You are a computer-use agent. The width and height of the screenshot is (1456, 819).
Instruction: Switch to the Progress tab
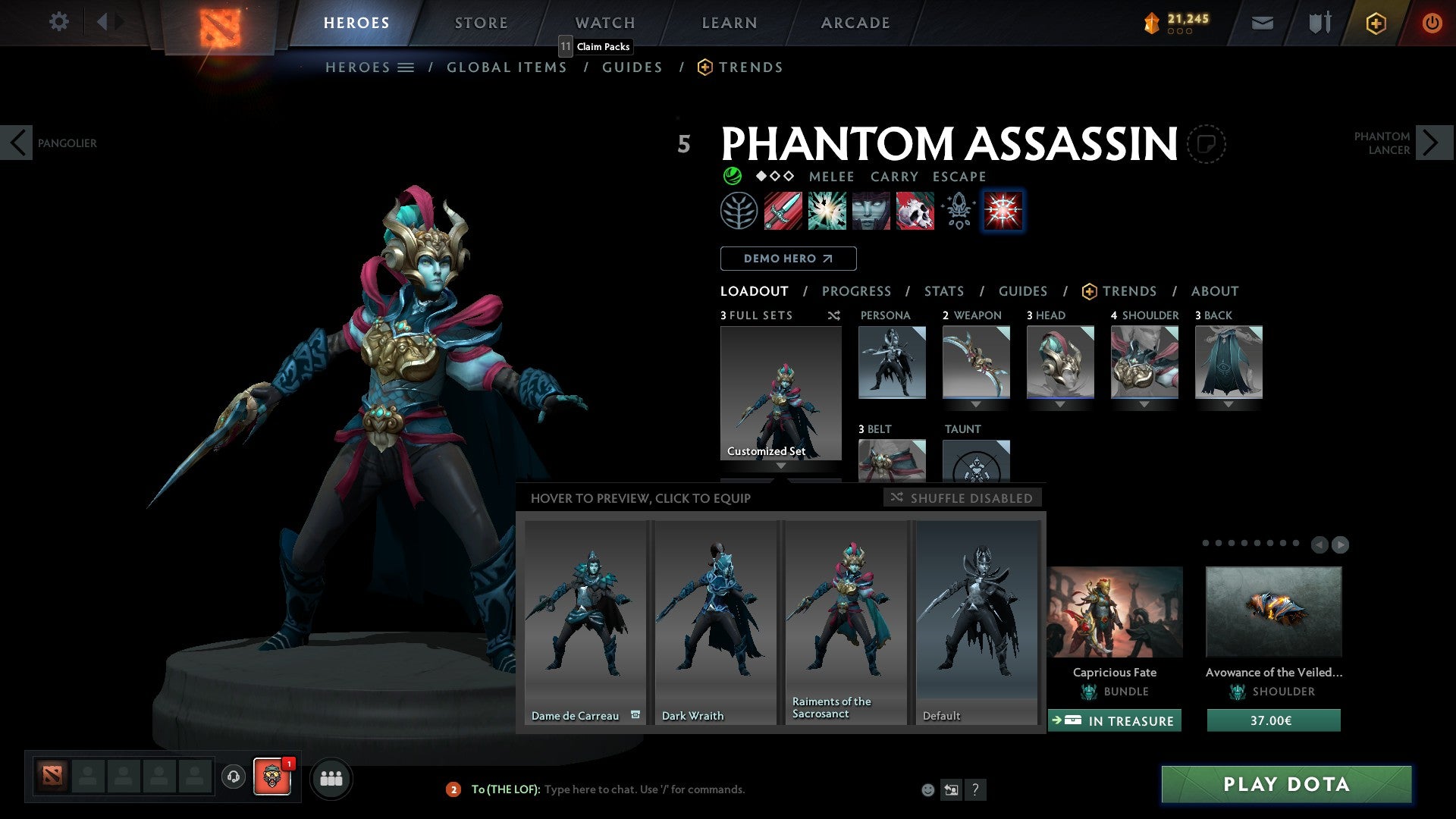pos(856,291)
